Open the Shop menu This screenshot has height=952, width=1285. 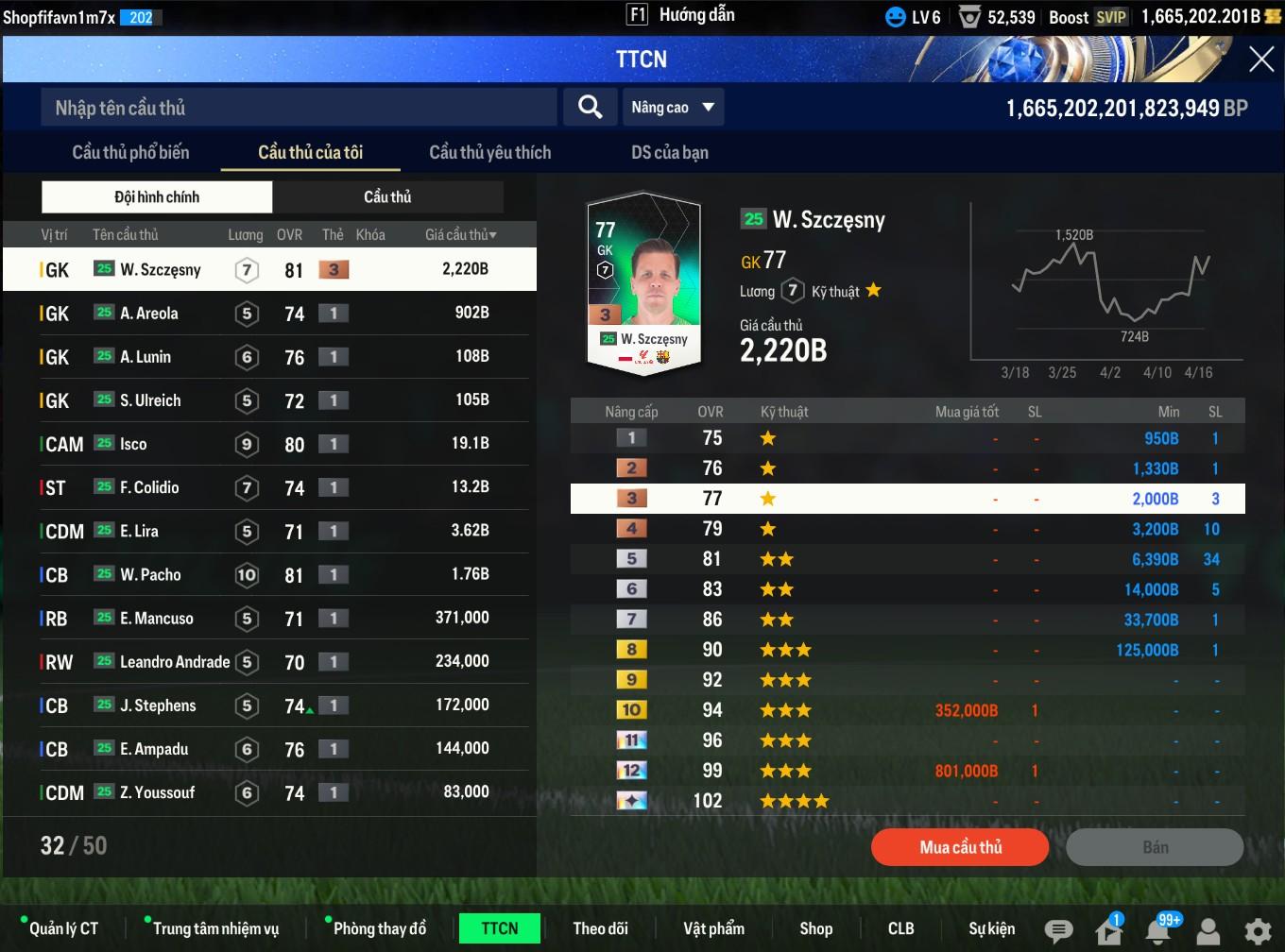coord(815,928)
